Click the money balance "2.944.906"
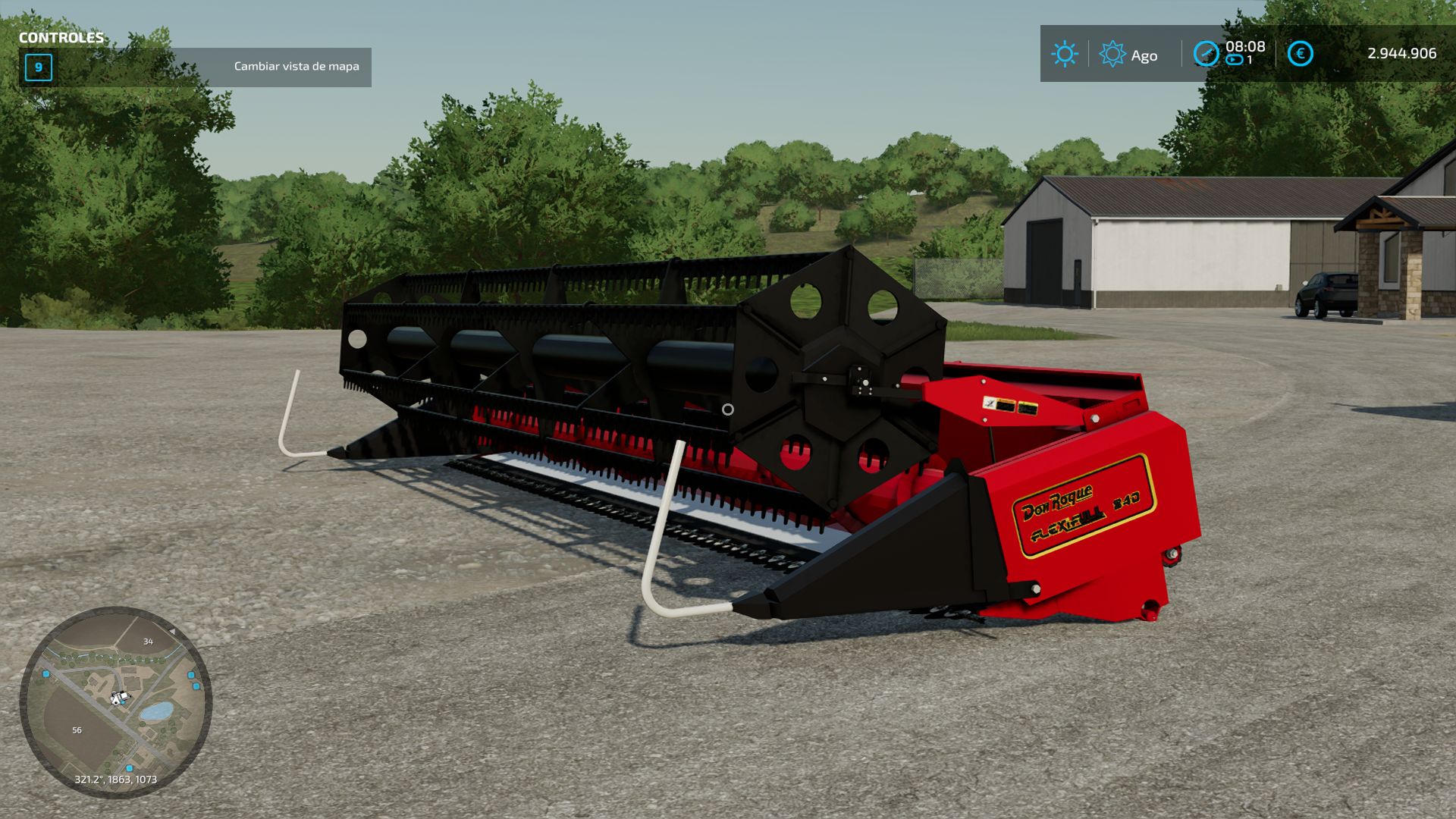Image resolution: width=1456 pixels, height=819 pixels. point(1402,54)
